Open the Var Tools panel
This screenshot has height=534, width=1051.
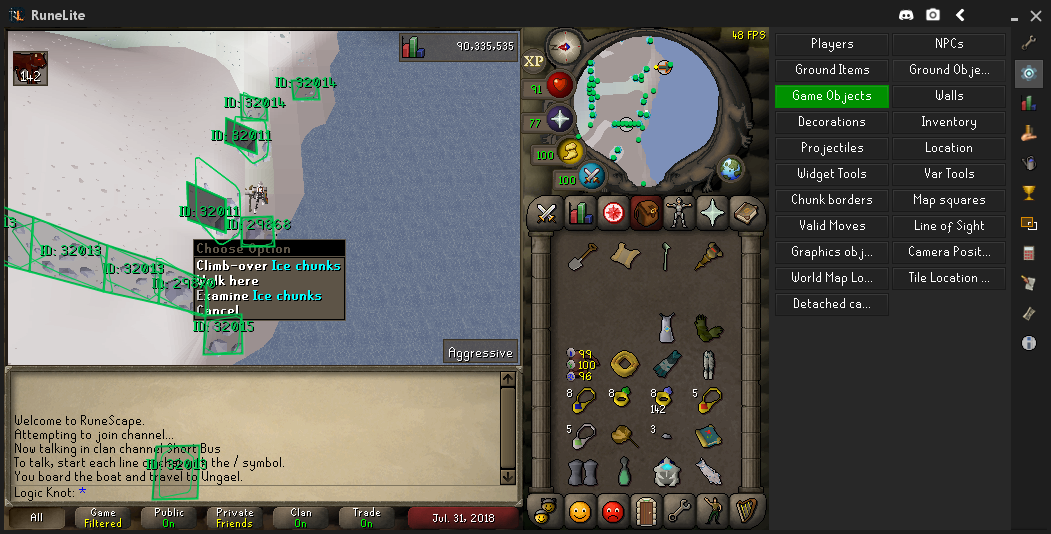pyautogui.click(x=948, y=174)
